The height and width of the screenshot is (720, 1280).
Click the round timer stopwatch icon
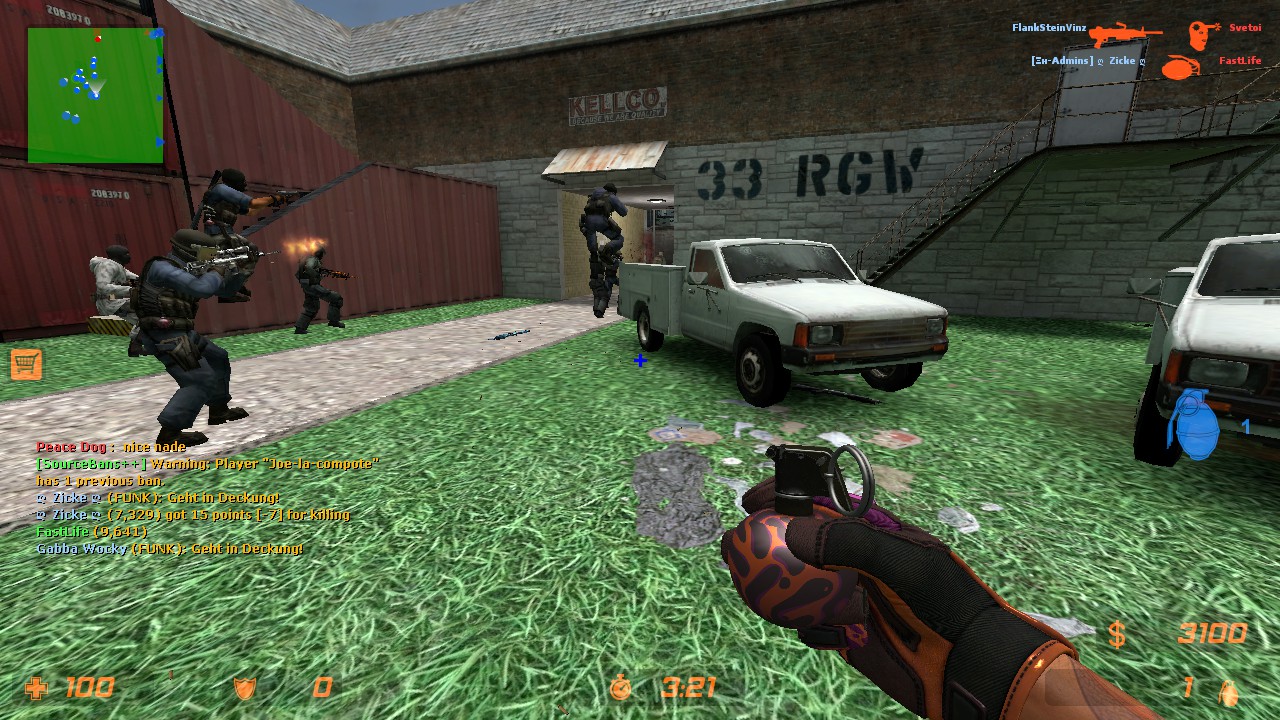pyautogui.click(x=622, y=688)
